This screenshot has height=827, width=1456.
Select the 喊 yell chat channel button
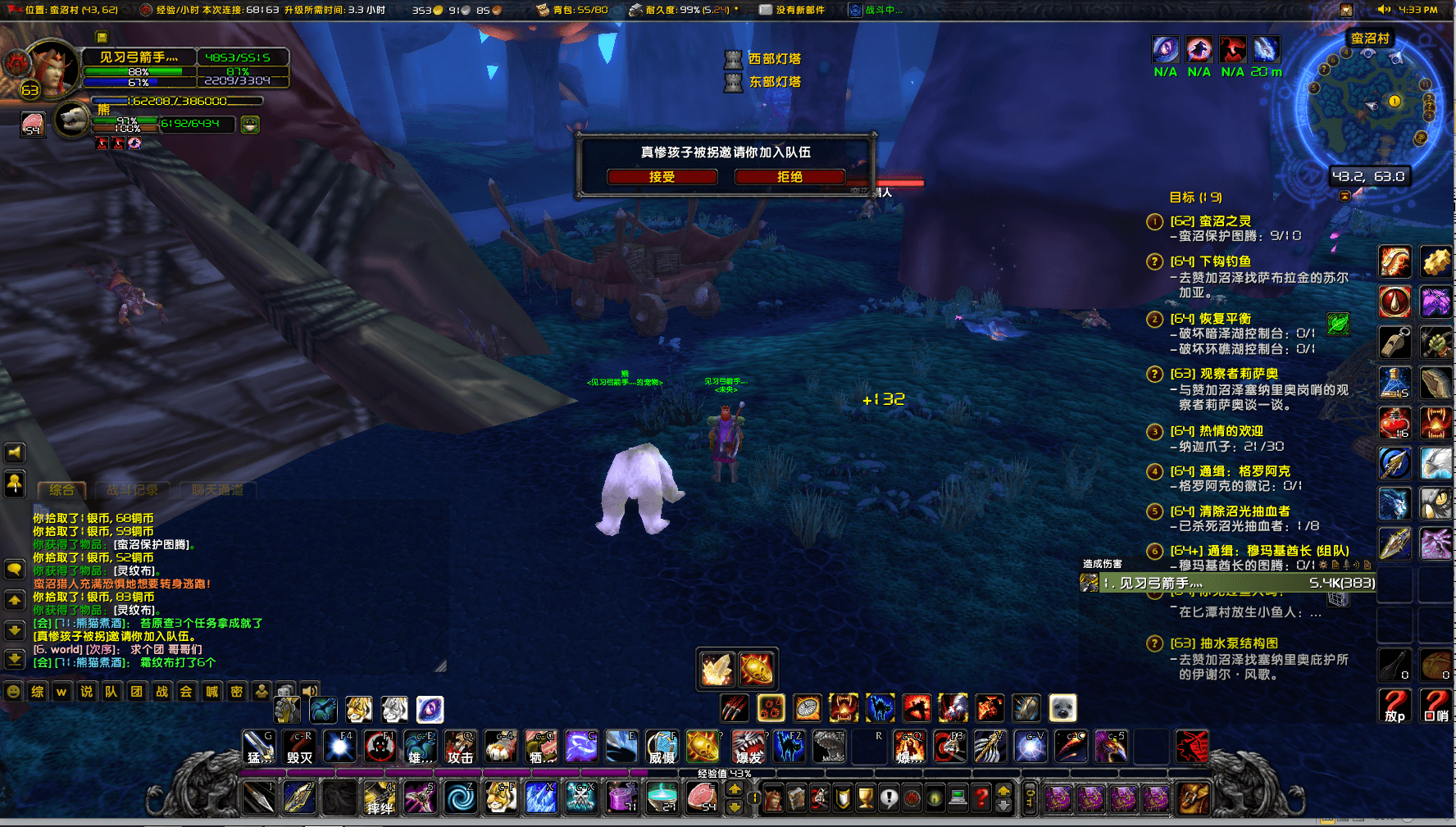(212, 692)
